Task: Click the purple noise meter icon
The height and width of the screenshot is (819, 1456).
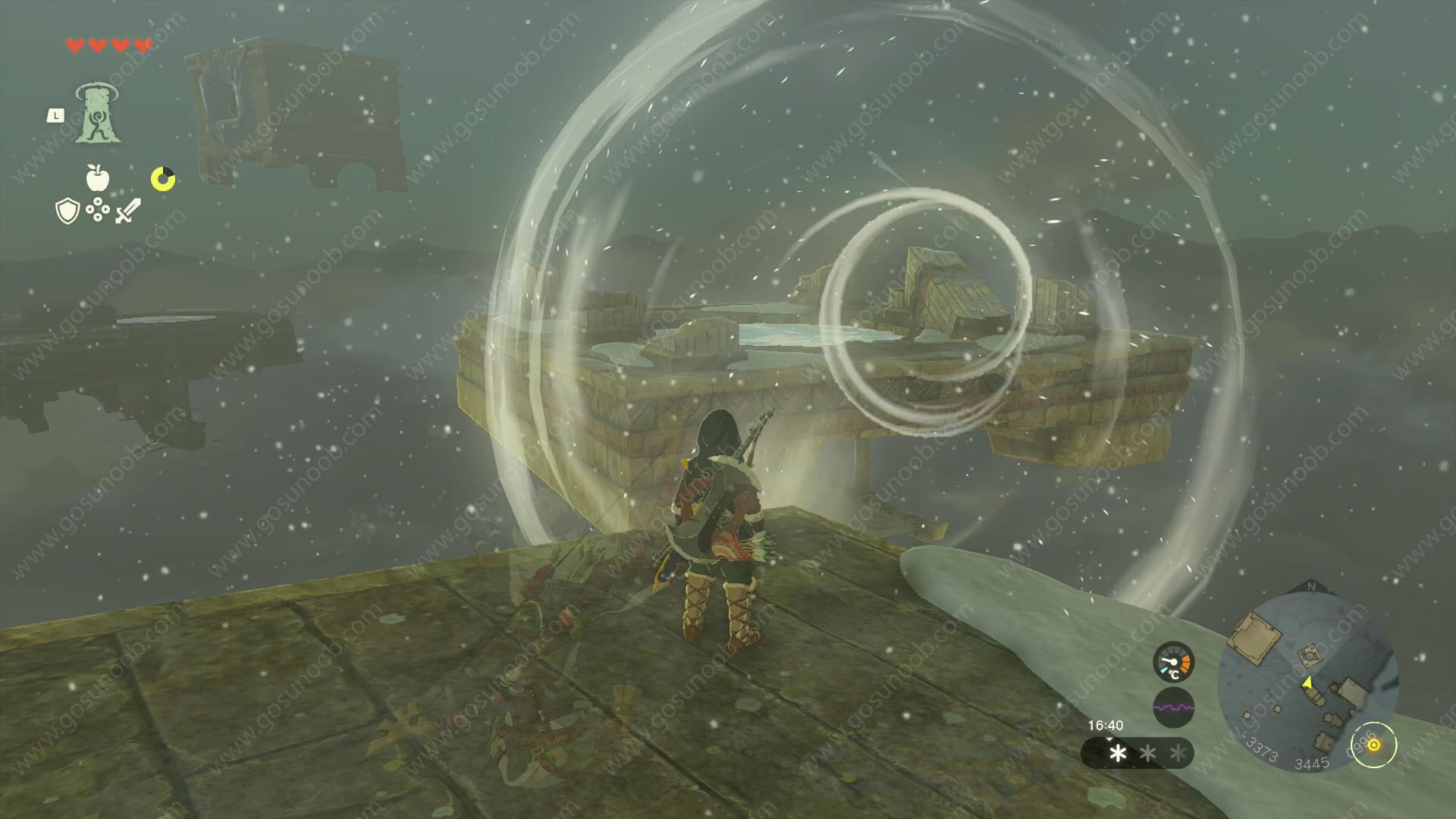Action: pyautogui.click(x=1173, y=708)
